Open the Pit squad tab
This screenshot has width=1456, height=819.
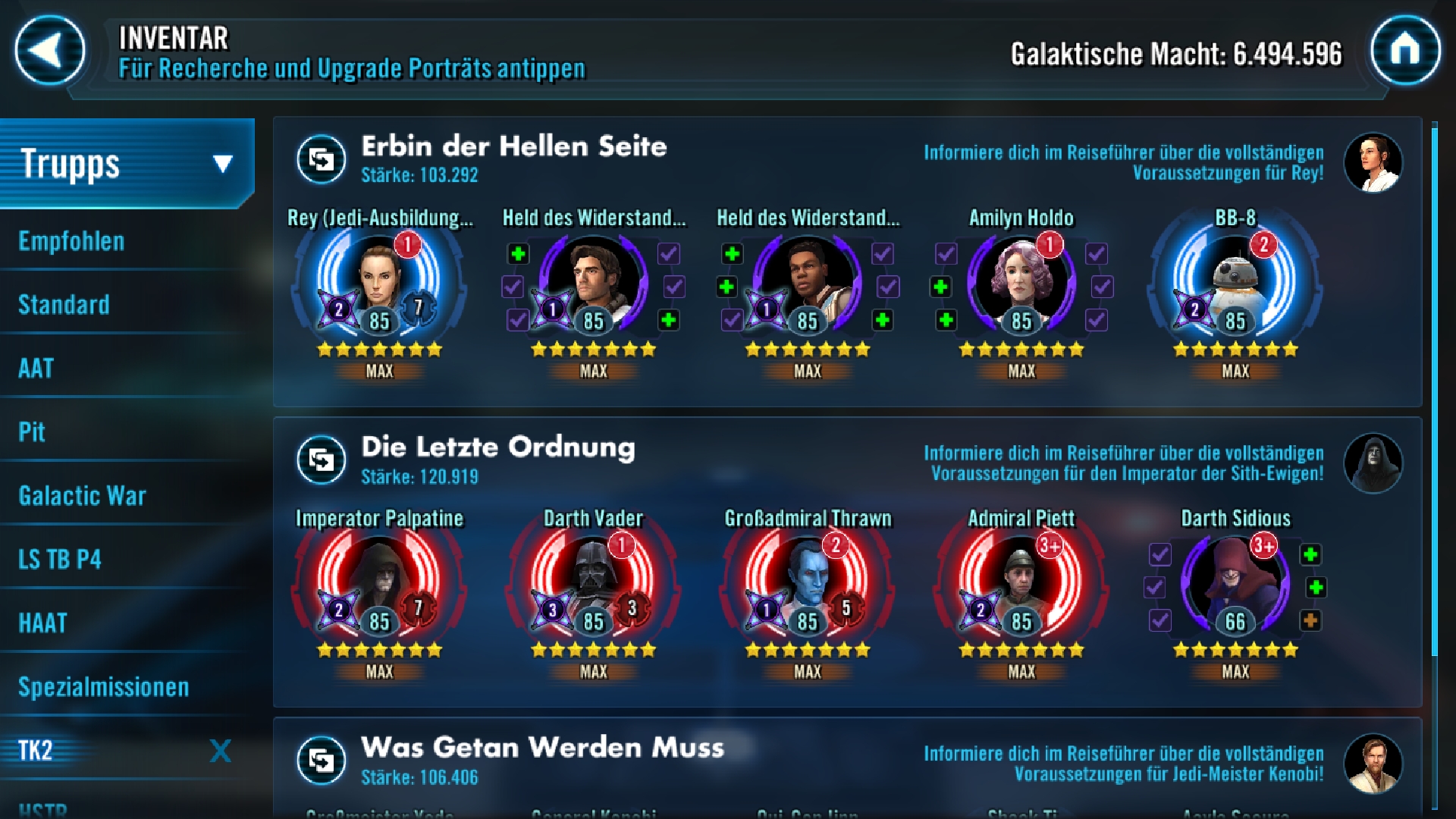pyautogui.click(x=32, y=432)
